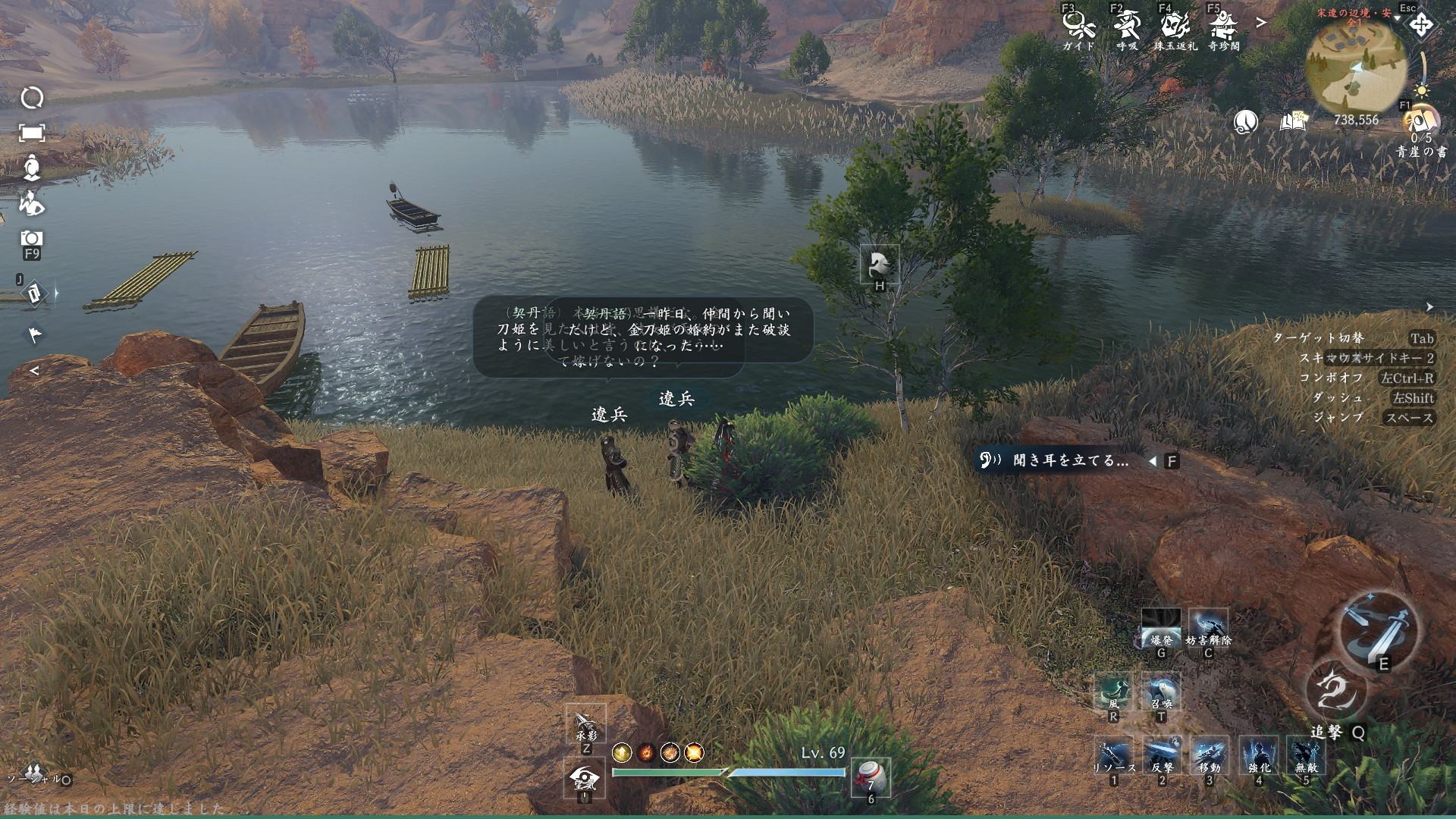Expand the top menu arrow next to 奇珍閣
1456x819 pixels.
[x=1261, y=23]
